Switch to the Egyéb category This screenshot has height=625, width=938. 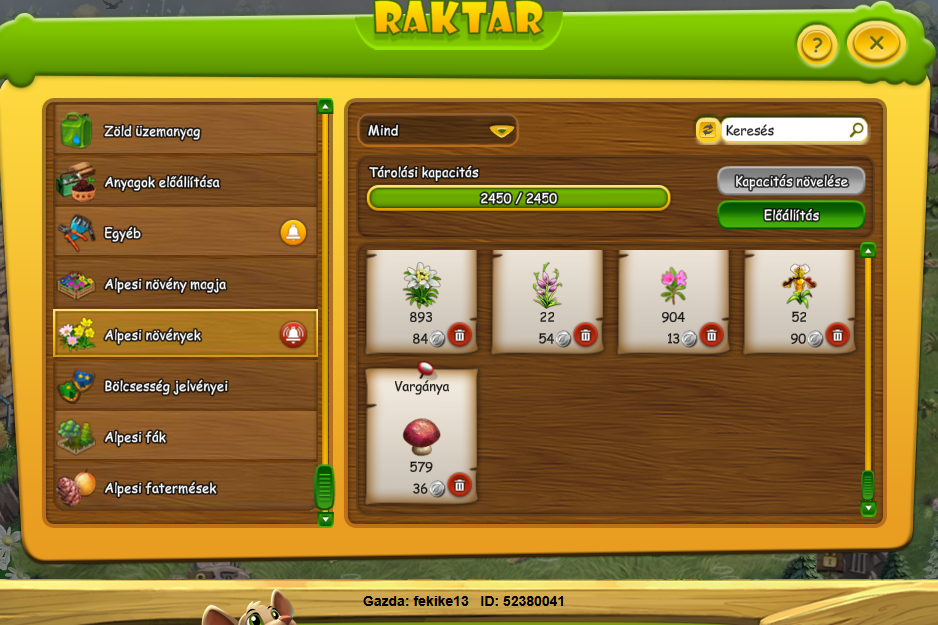[x=185, y=233]
